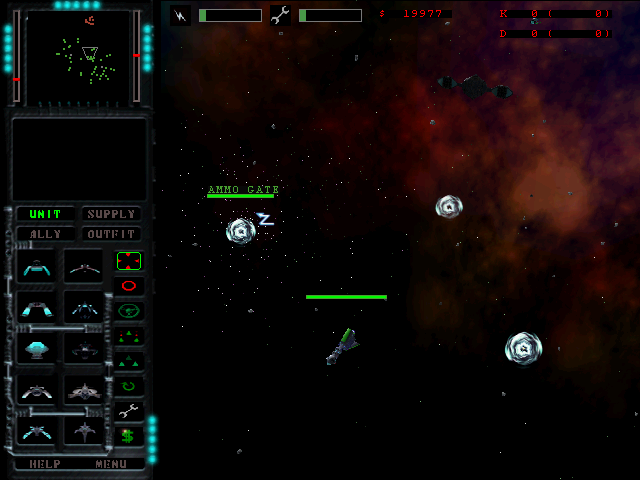Screen dimensions: 640x480
Task: Activate the red target-brackets command icon
Action: tap(129, 261)
